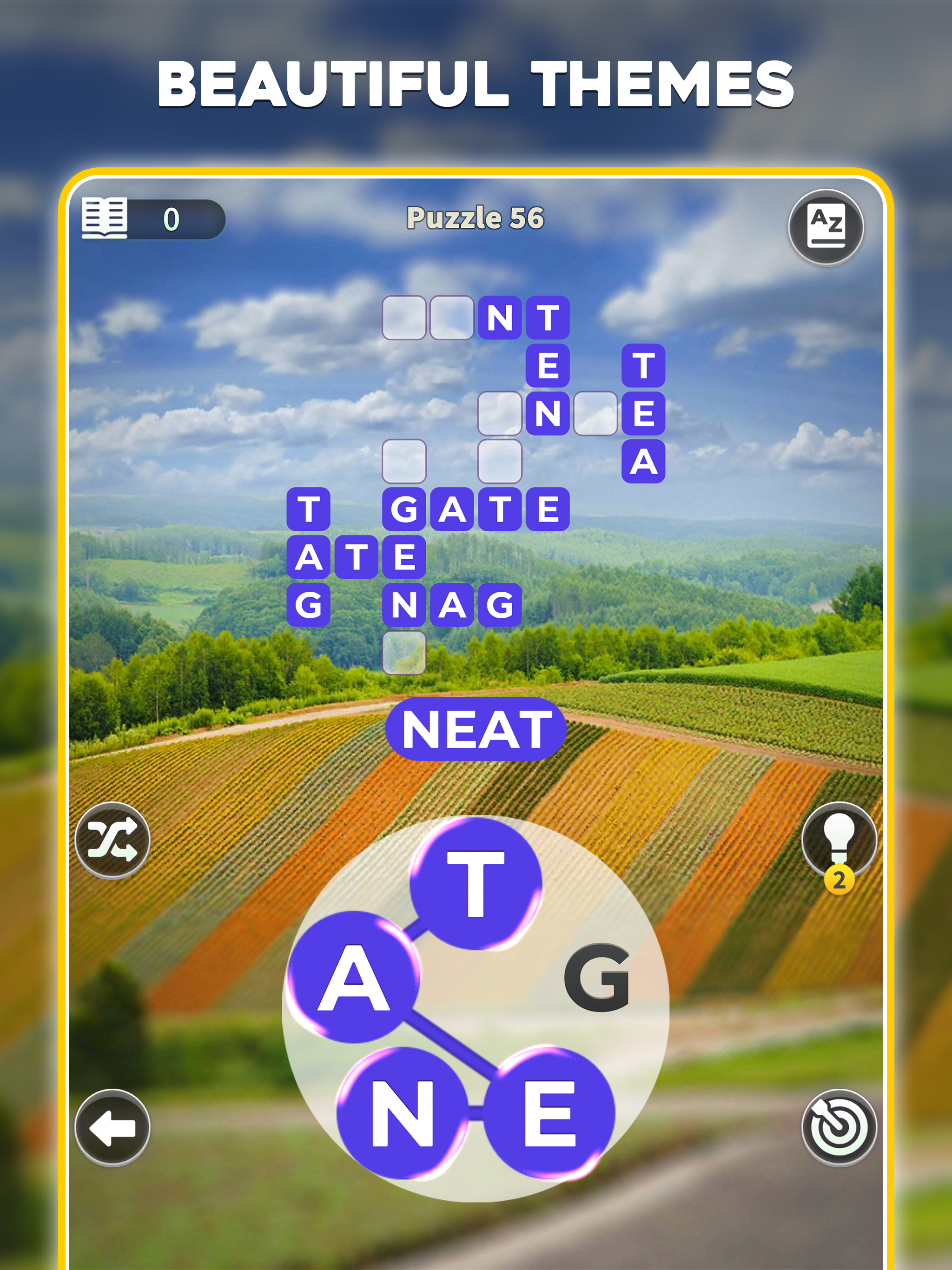
Task: Select the word GATE on the board
Action: click(476, 509)
